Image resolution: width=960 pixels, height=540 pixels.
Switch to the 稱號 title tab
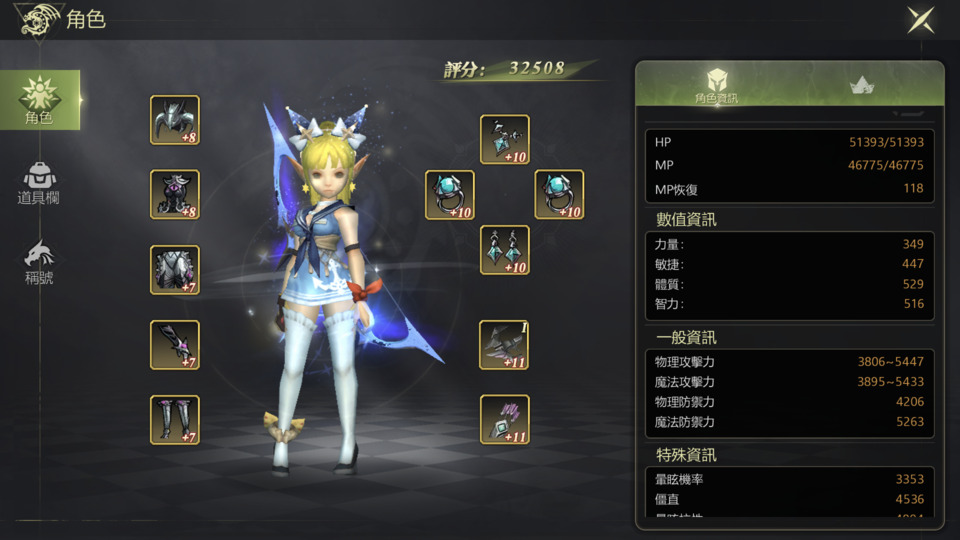pyautogui.click(x=39, y=262)
